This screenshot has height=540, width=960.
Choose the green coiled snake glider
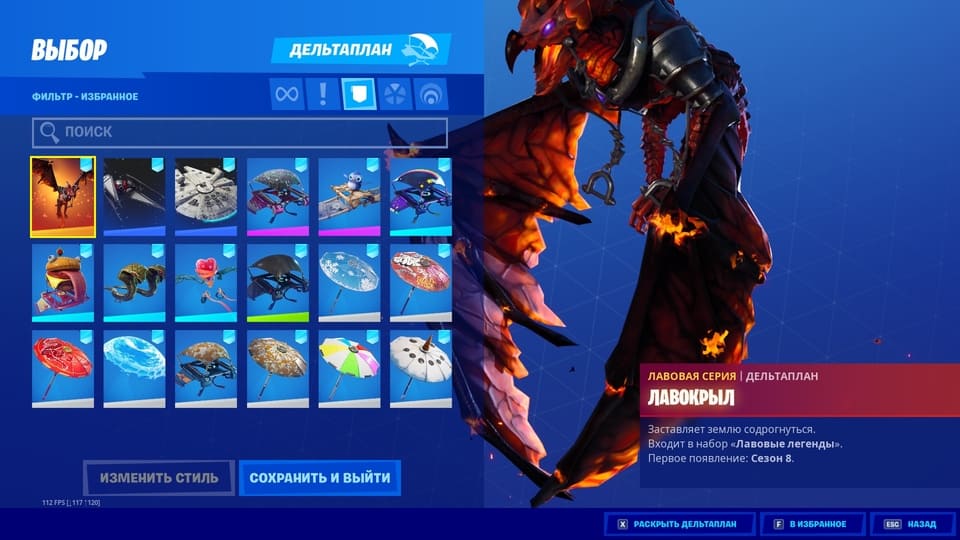(x=134, y=283)
